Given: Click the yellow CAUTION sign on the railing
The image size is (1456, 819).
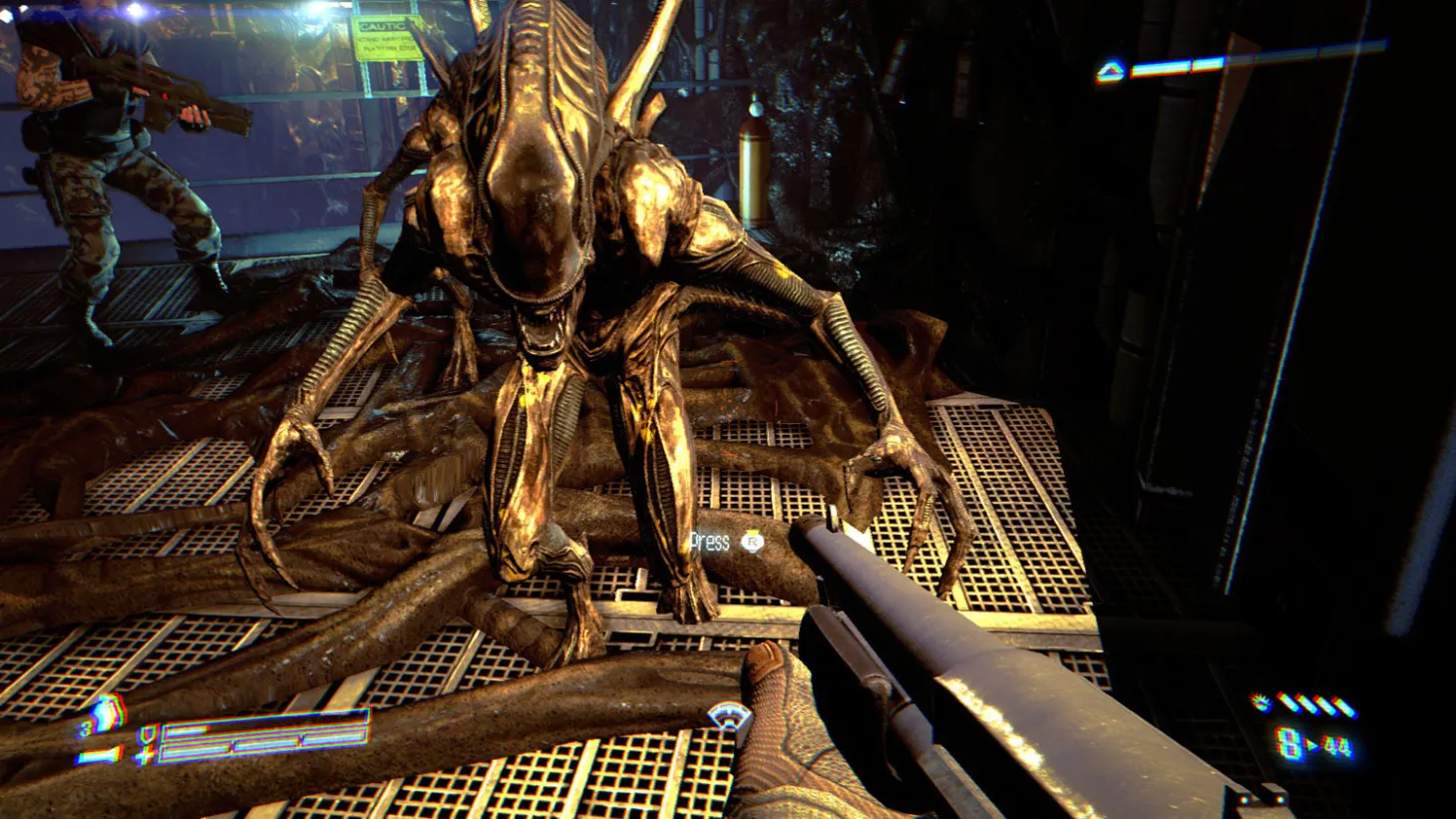Looking at the screenshot, I should click(388, 37).
